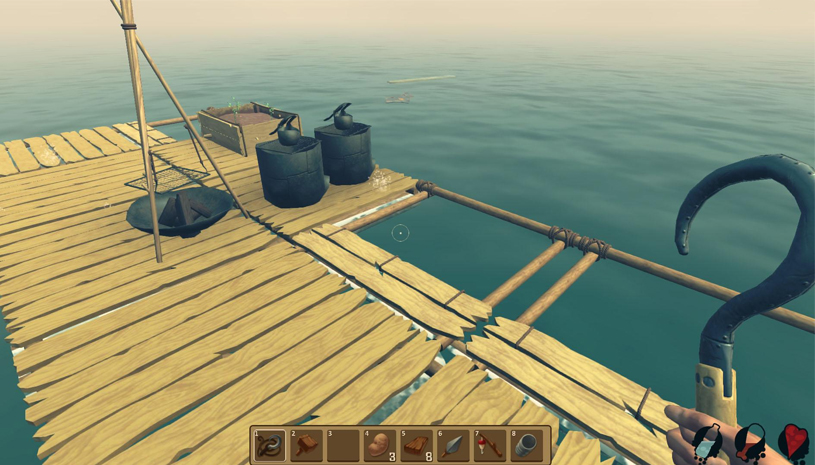Choose the potato stack in the hotbar
815x465 pixels.
(380, 445)
